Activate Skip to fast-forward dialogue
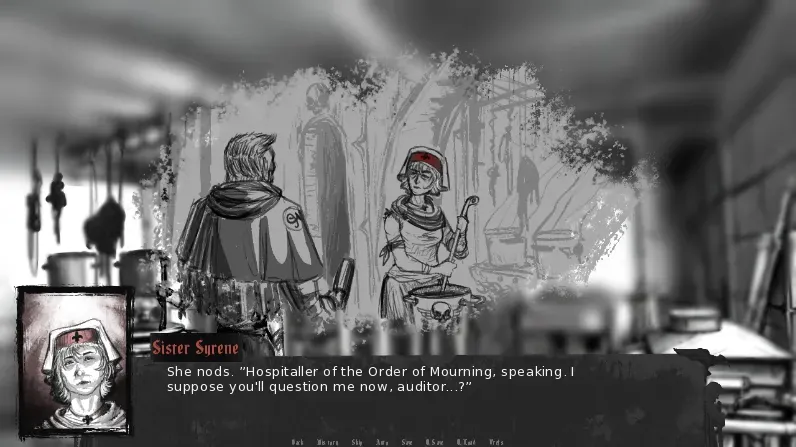 (357, 442)
